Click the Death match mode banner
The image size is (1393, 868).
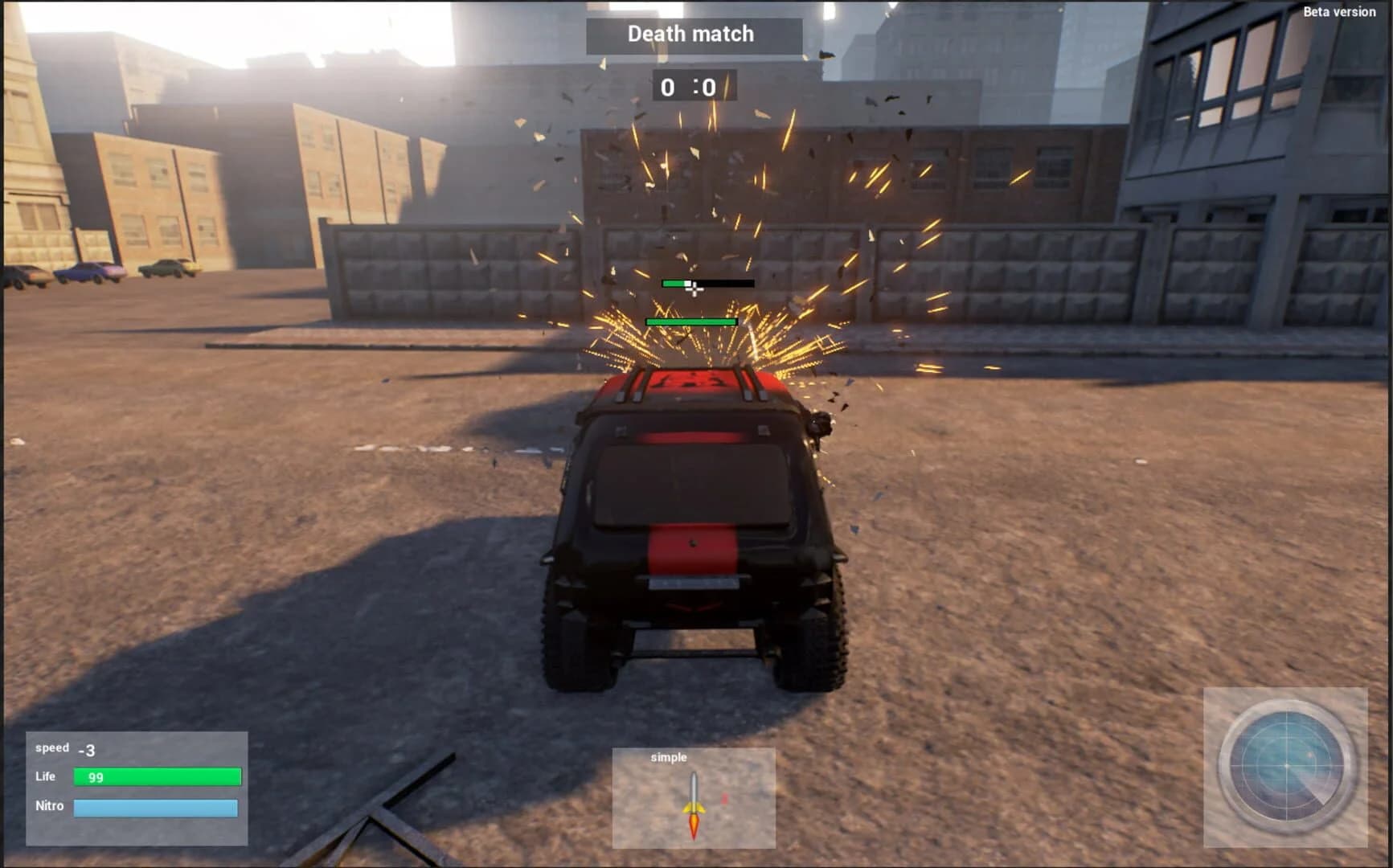692,34
